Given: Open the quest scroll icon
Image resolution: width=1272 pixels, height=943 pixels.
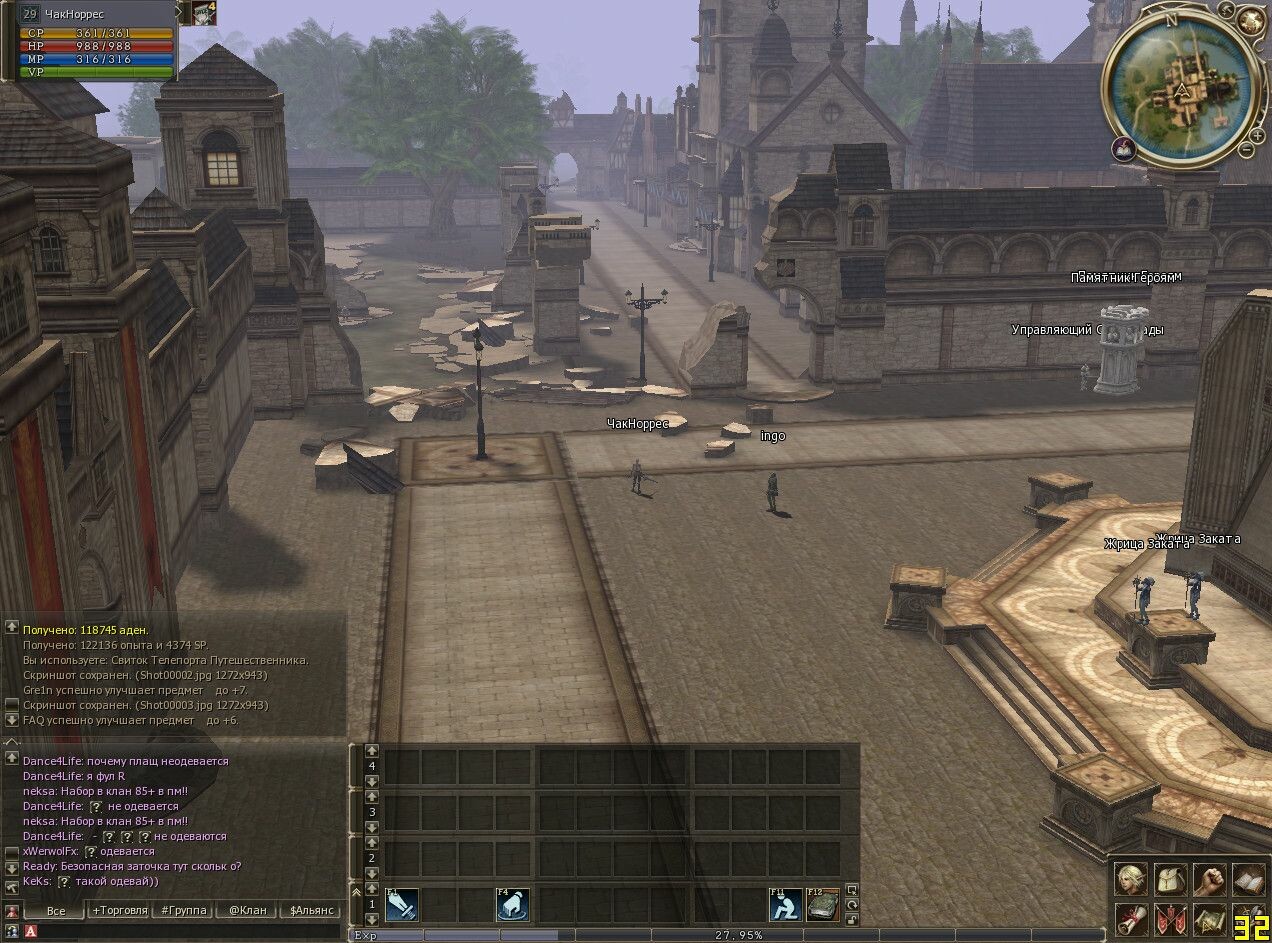Looking at the screenshot, I should pyautogui.click(x=1131, y=921).
